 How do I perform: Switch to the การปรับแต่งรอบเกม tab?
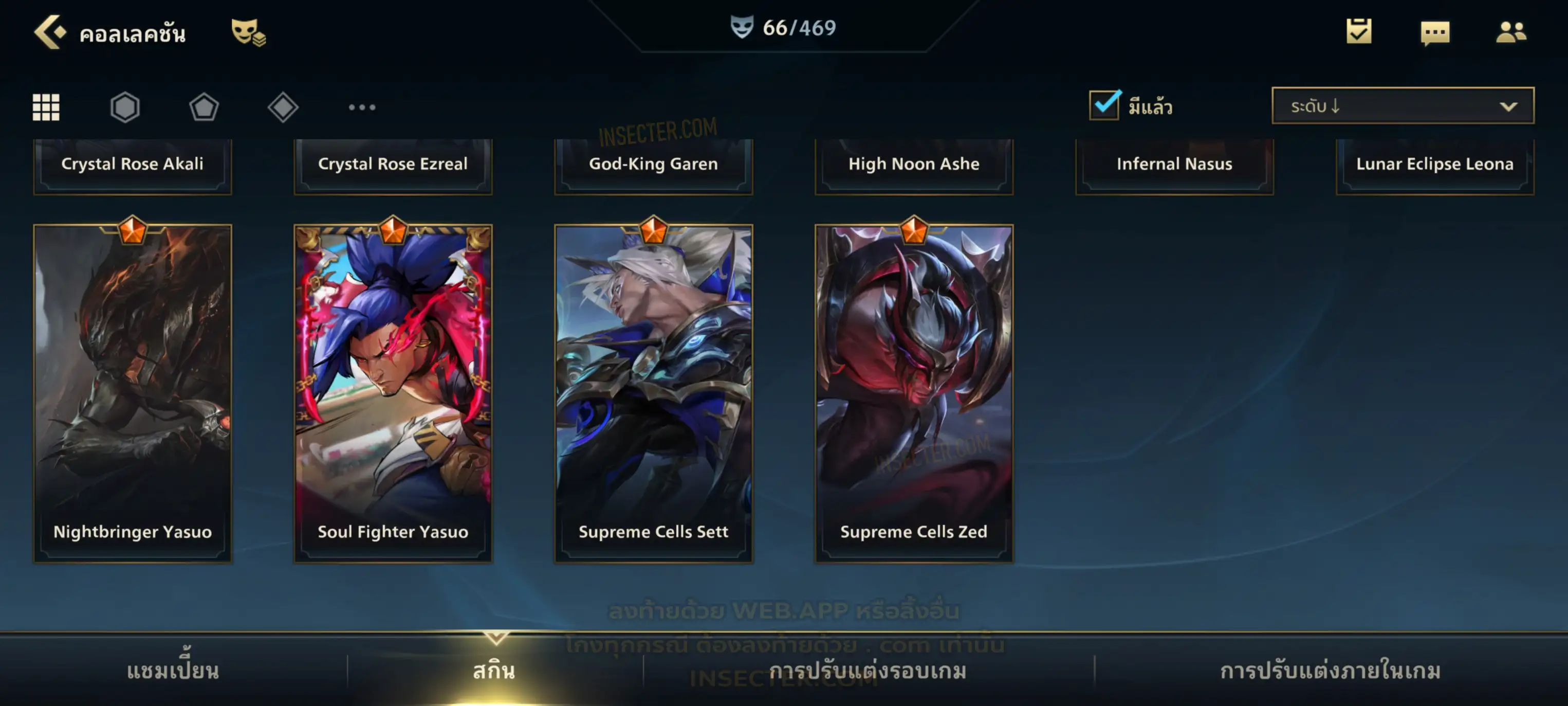(x=868, y=670)
